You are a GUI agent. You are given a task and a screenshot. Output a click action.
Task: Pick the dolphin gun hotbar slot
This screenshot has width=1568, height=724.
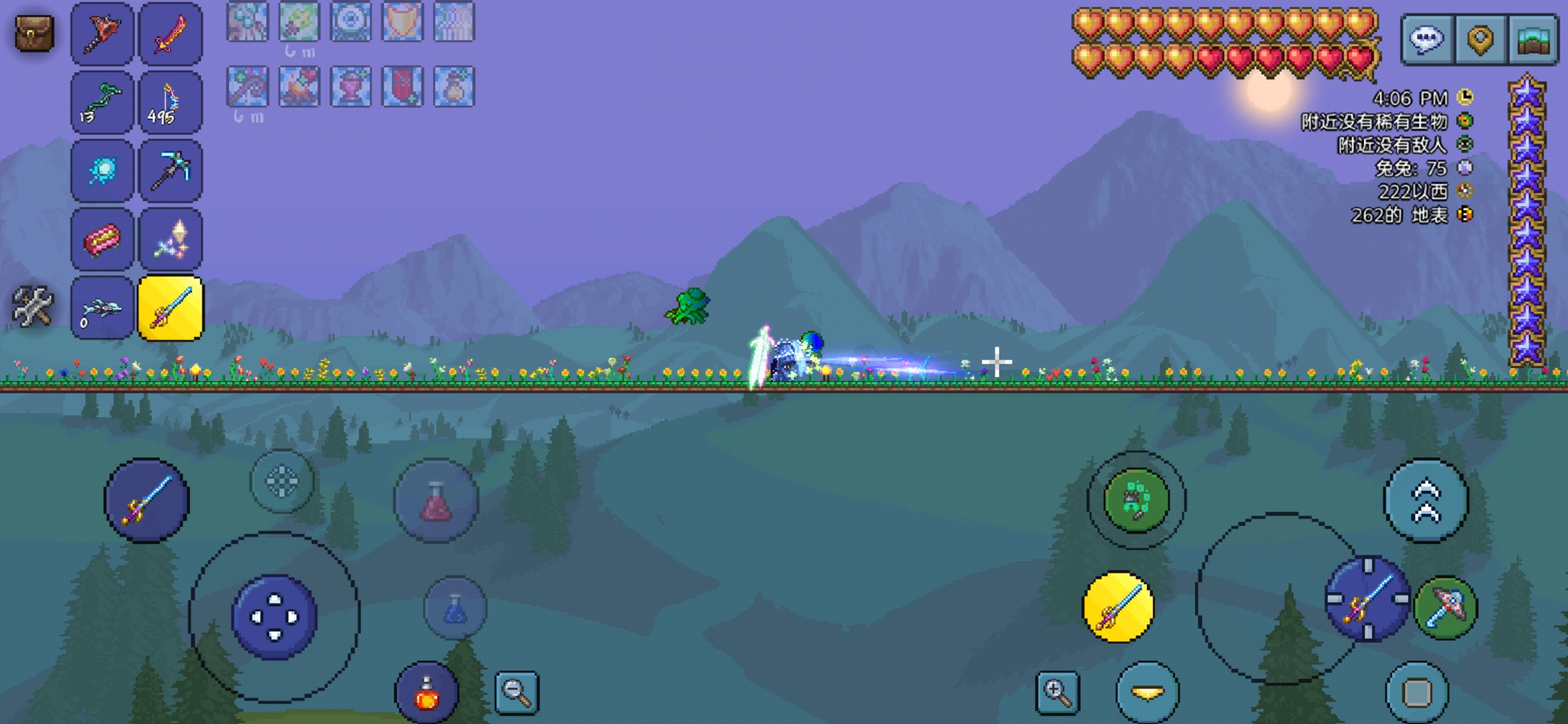click(102, 308)
